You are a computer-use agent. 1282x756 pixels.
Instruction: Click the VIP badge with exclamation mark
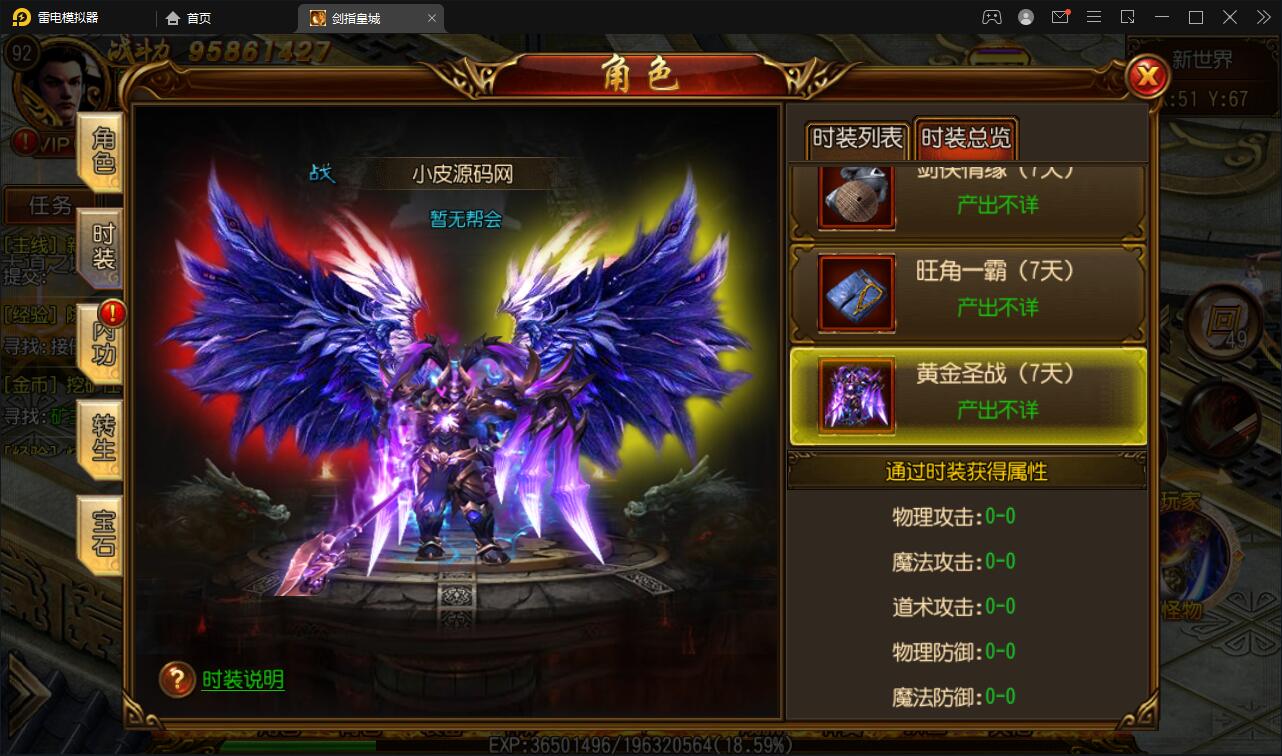(x=27, y=143)
